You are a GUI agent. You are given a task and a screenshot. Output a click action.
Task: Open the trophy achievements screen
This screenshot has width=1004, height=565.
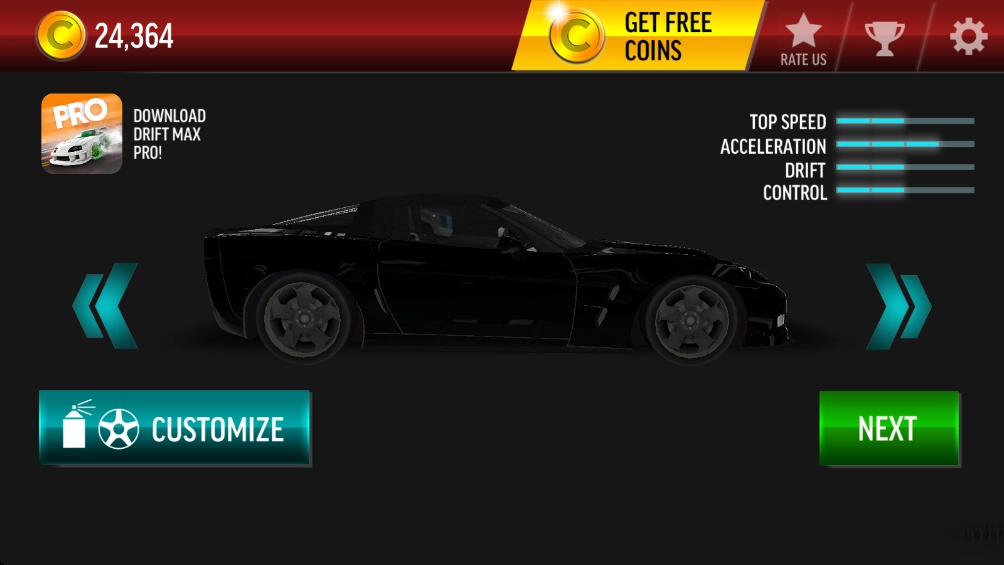[884, 37]
